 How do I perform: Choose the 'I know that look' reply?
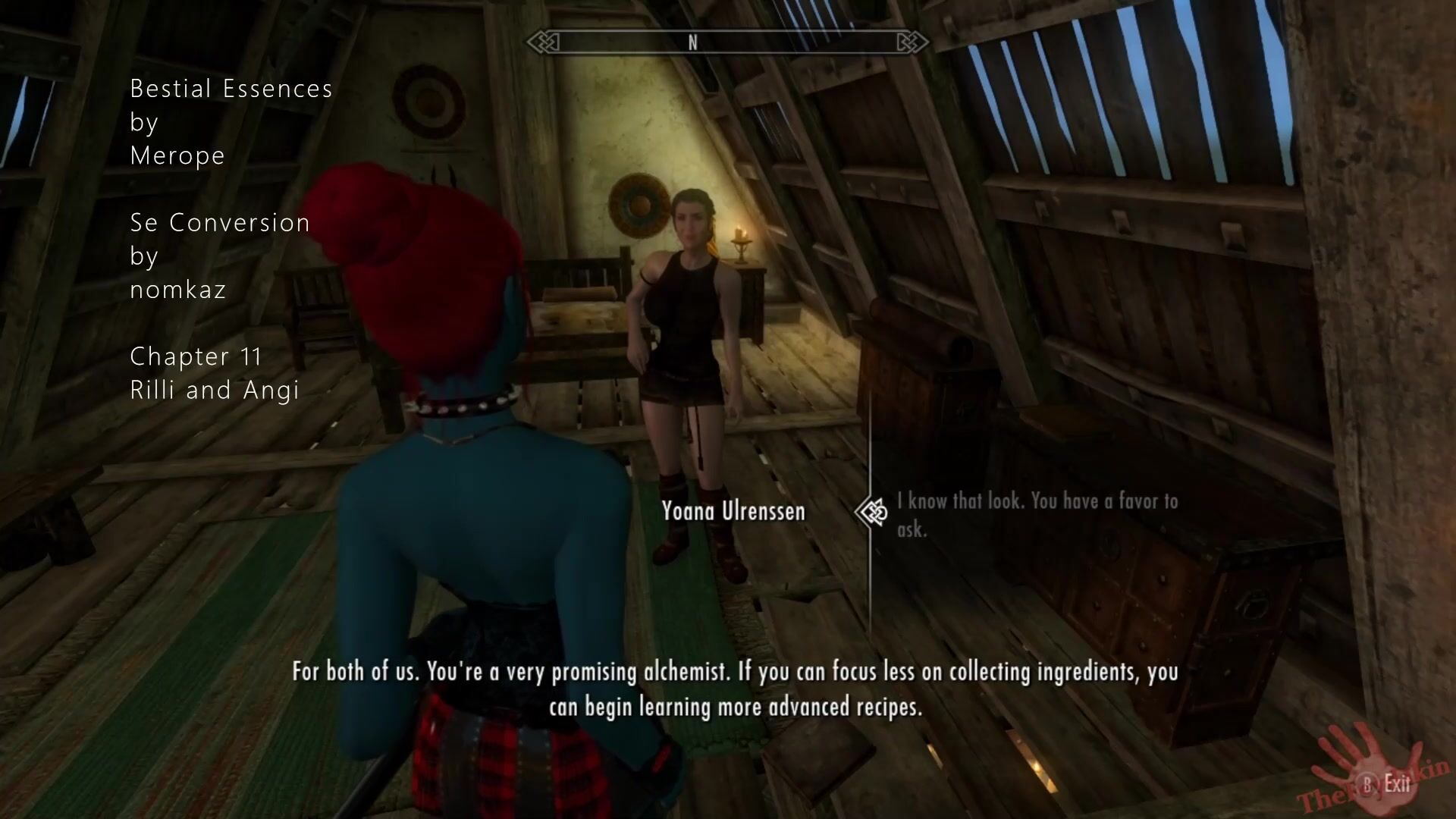pyautogui.click(x=1036, y=514)
